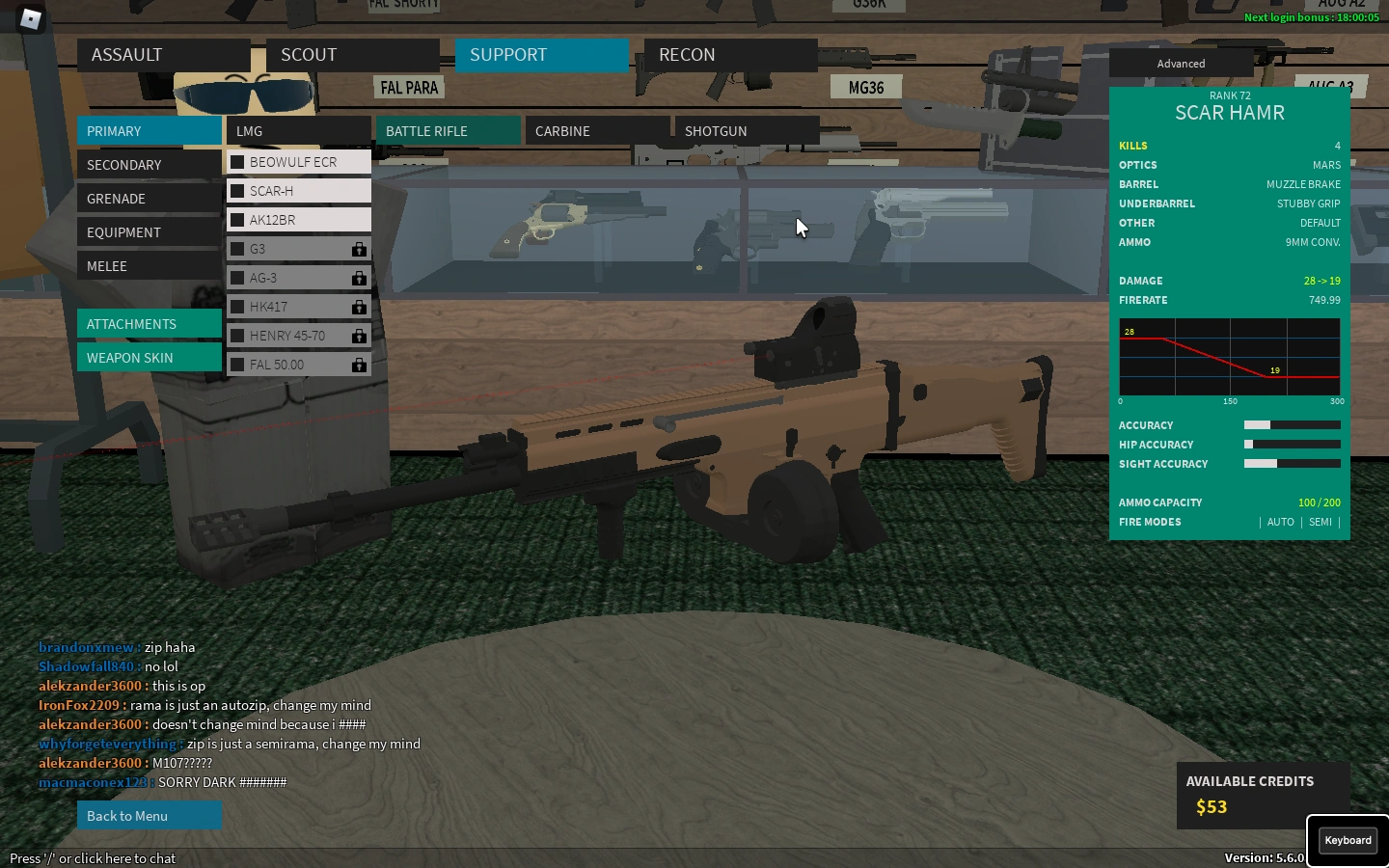Enable AUTO fire mode
Screen dimensions: 1389x868
click(x=1281, y=522)
